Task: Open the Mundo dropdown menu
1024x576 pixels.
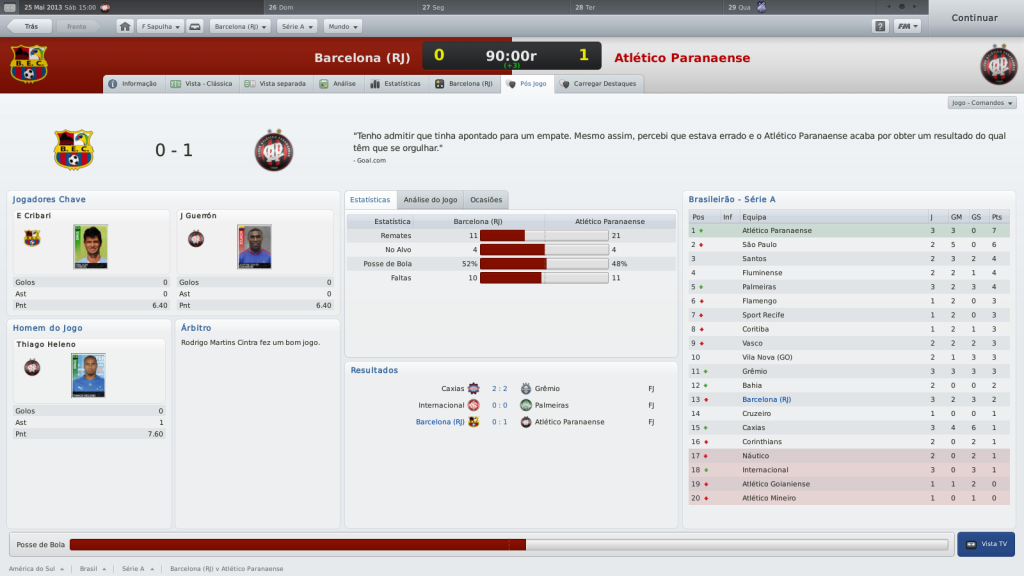Action: pos(343,27)
